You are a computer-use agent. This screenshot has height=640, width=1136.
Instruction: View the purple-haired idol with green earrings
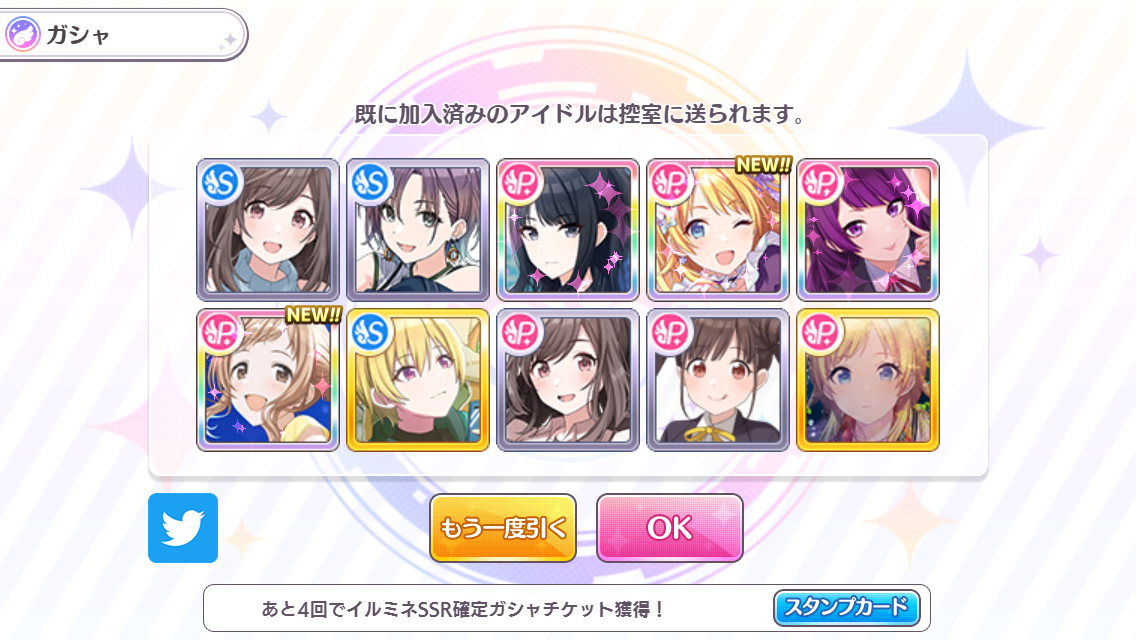418,230
